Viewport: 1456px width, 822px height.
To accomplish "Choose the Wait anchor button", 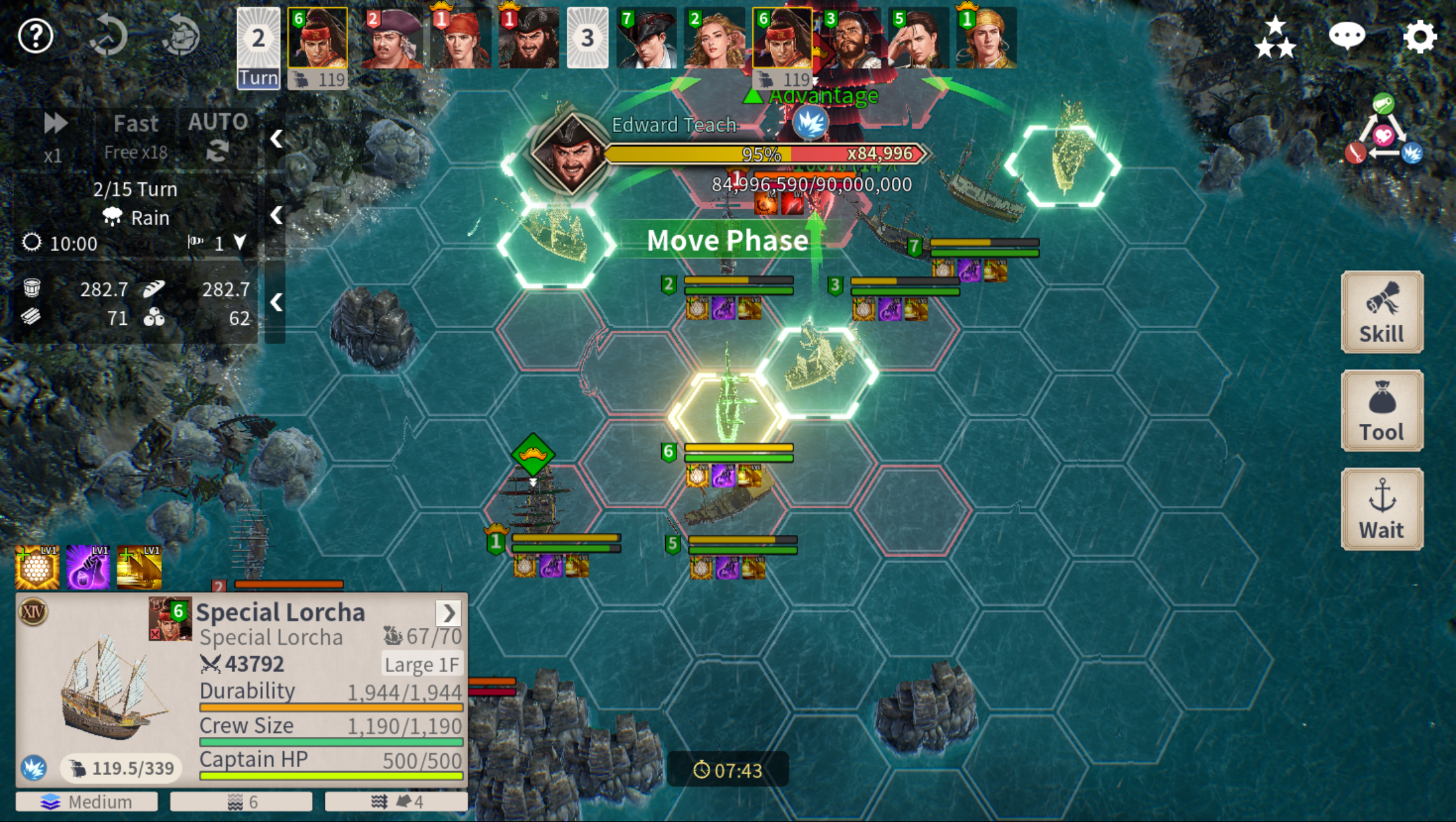I will pos(1381,509).
